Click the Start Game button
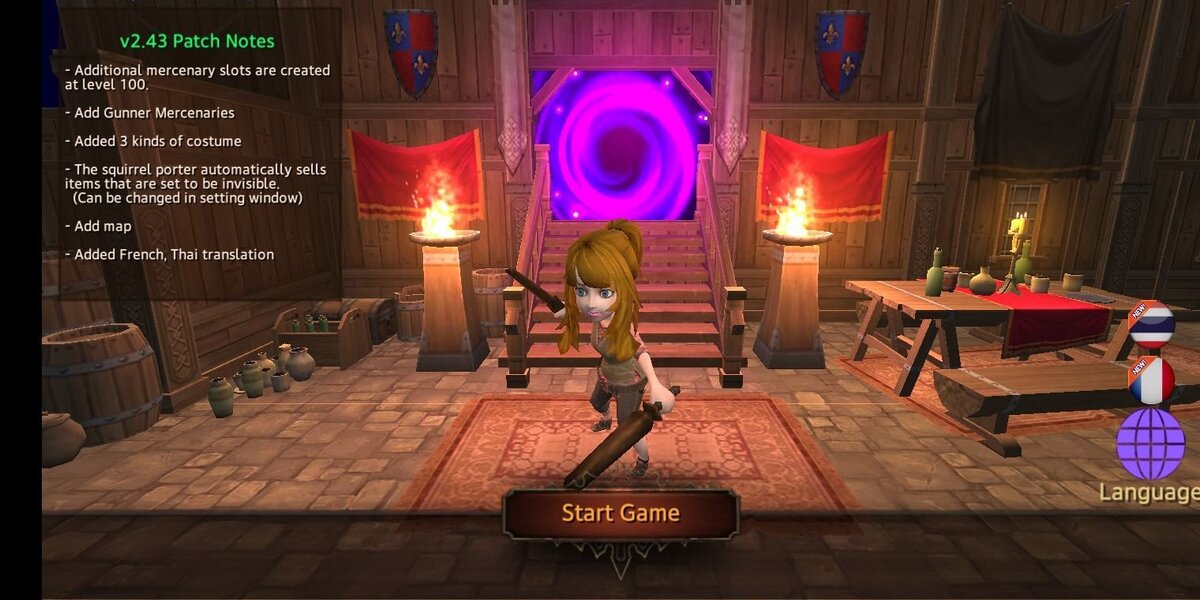The image size is (1200, 600). point(620,514)
